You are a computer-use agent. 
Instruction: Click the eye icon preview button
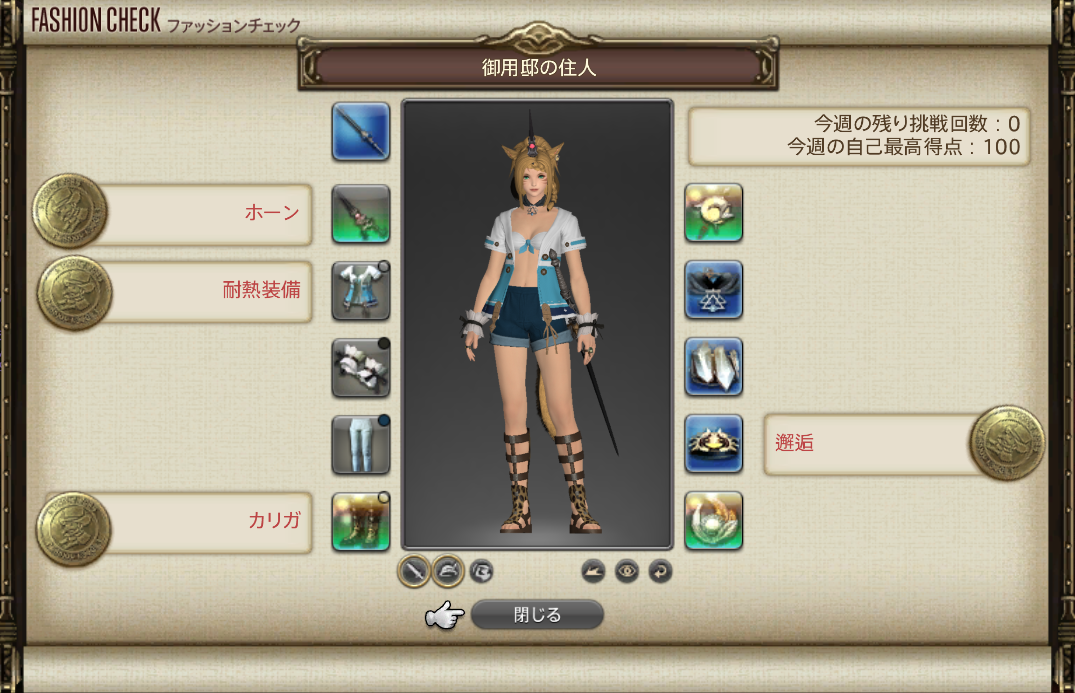[627, 571]
